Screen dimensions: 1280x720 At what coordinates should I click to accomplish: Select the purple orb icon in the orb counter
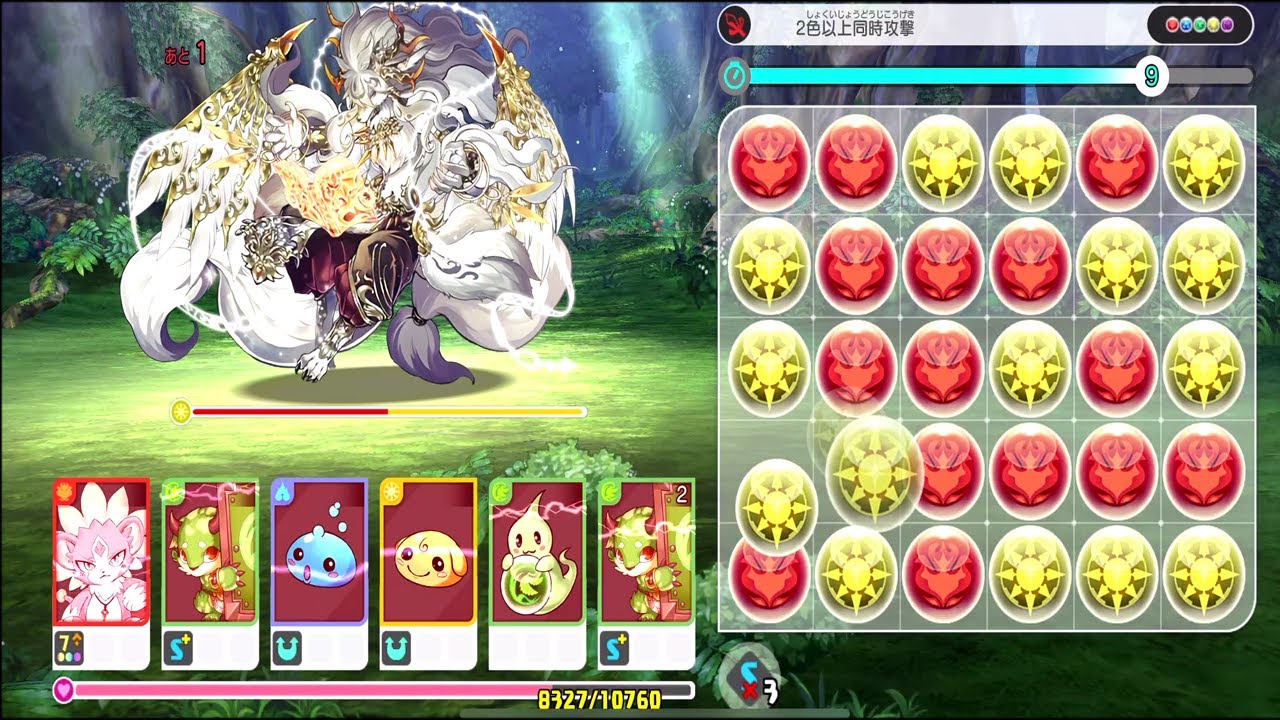tap(1228, 24)
